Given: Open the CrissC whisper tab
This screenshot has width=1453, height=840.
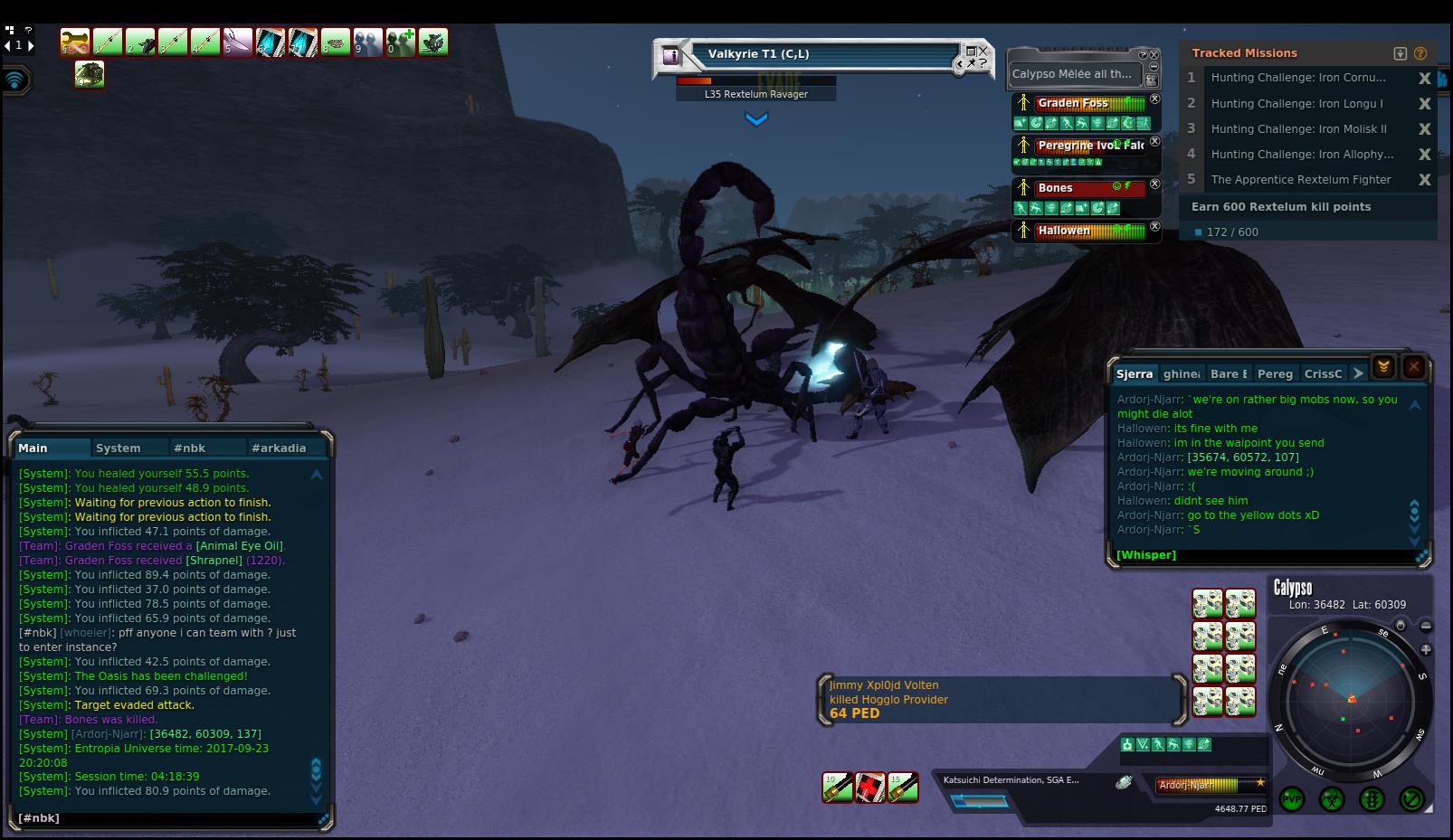Looking at the screenshot, I should (1323, 373).
